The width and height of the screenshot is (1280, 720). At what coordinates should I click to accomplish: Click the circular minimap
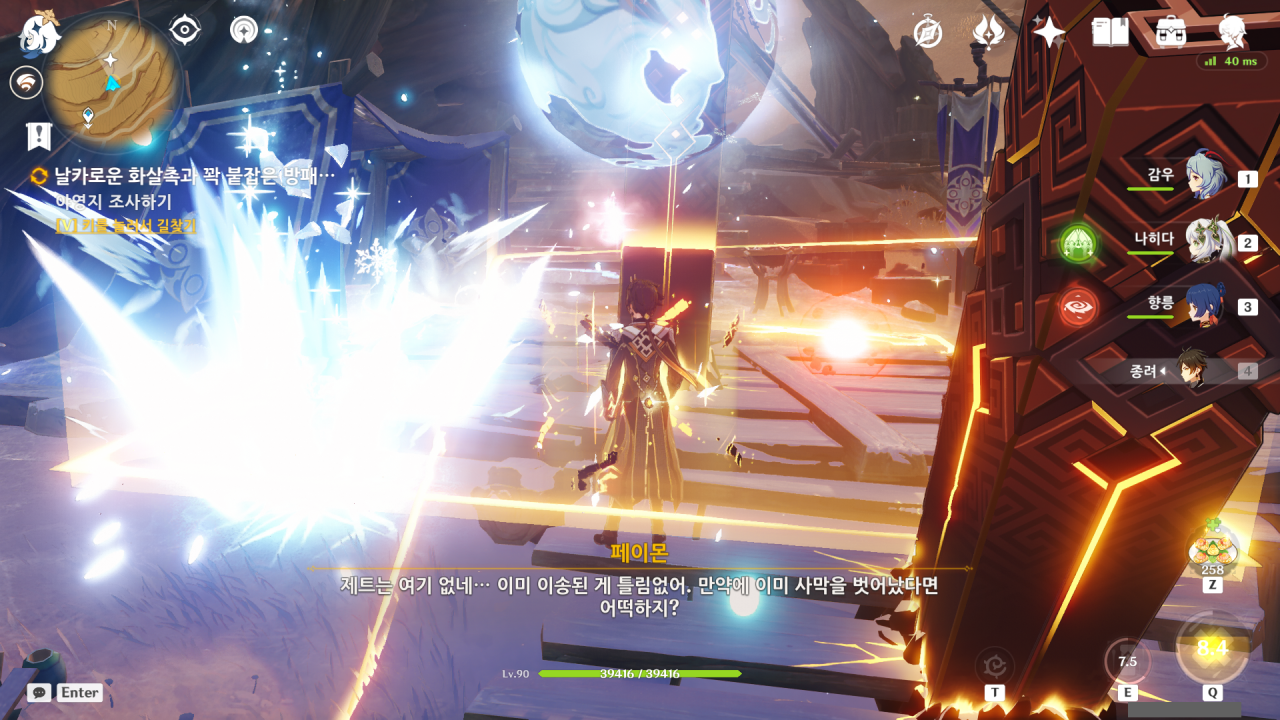pyautogui.click(x=110, y=80)
